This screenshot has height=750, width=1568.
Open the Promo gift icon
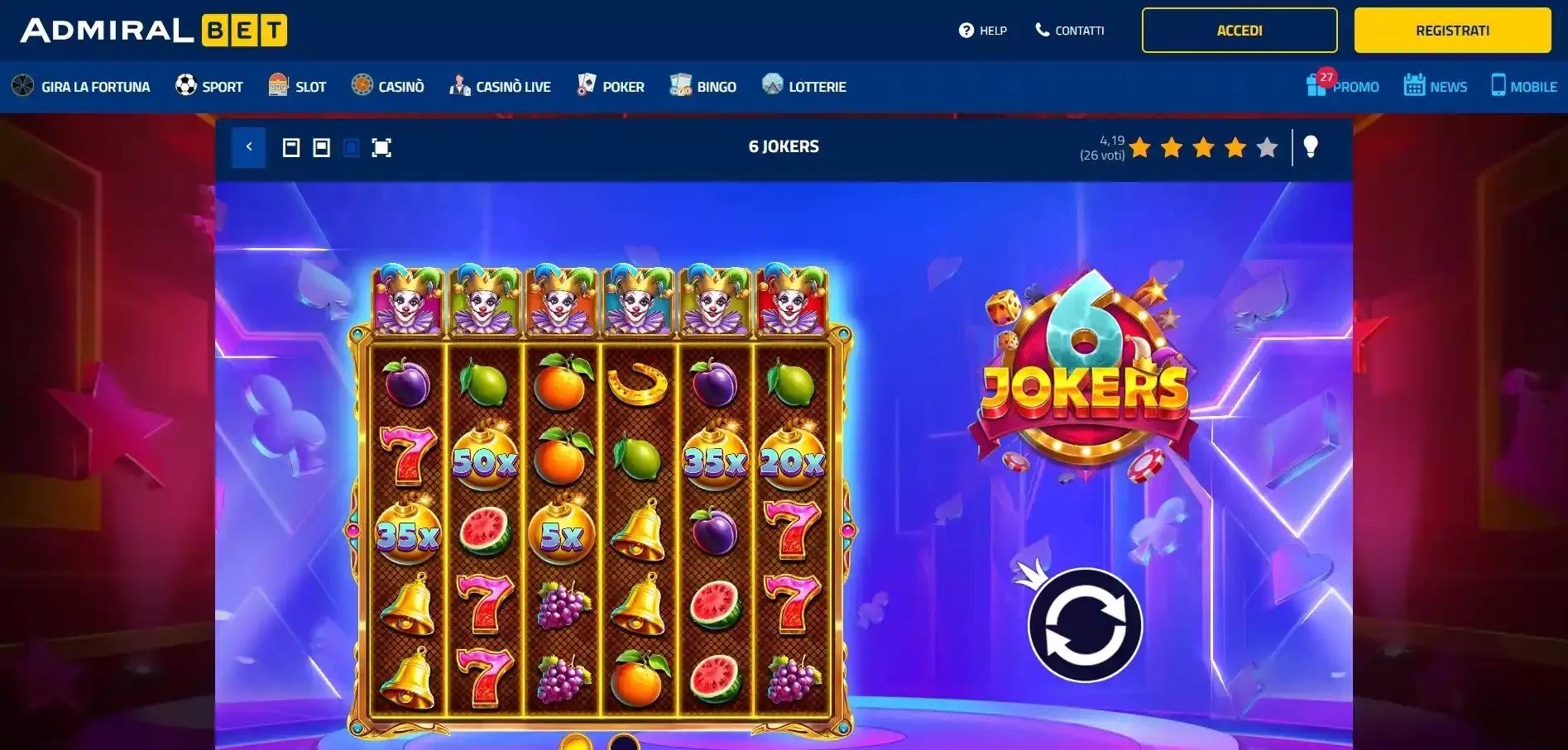coord(1316,86)
